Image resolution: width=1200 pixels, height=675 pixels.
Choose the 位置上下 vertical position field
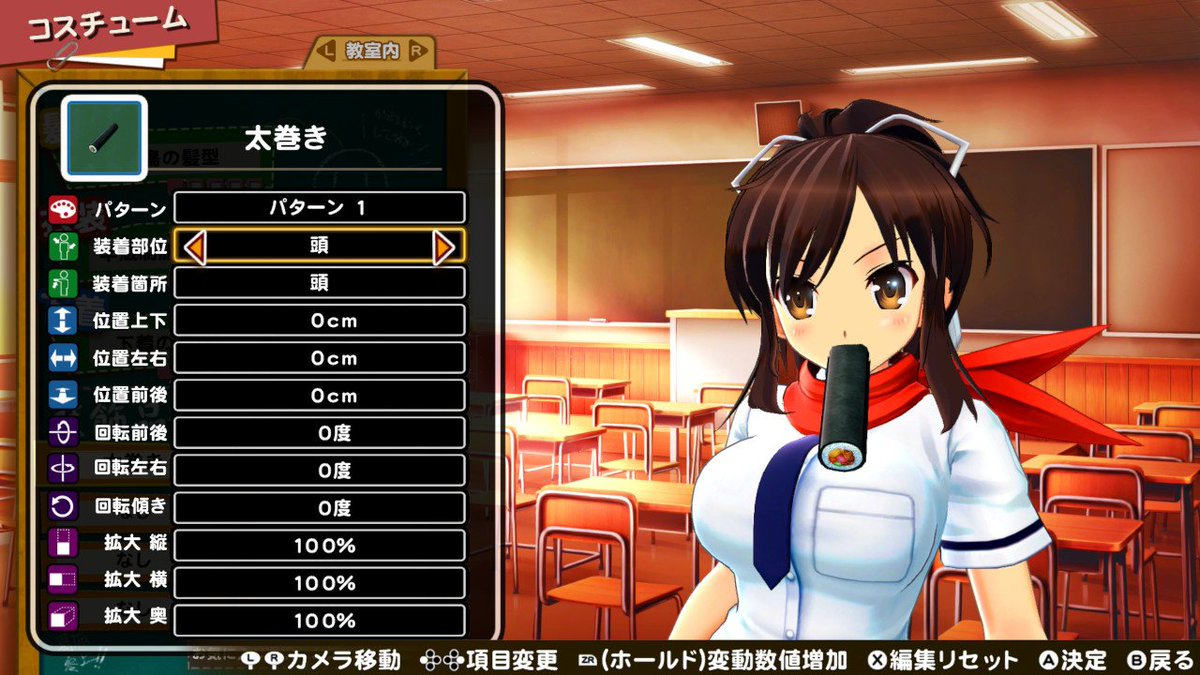tap(319, 321)
